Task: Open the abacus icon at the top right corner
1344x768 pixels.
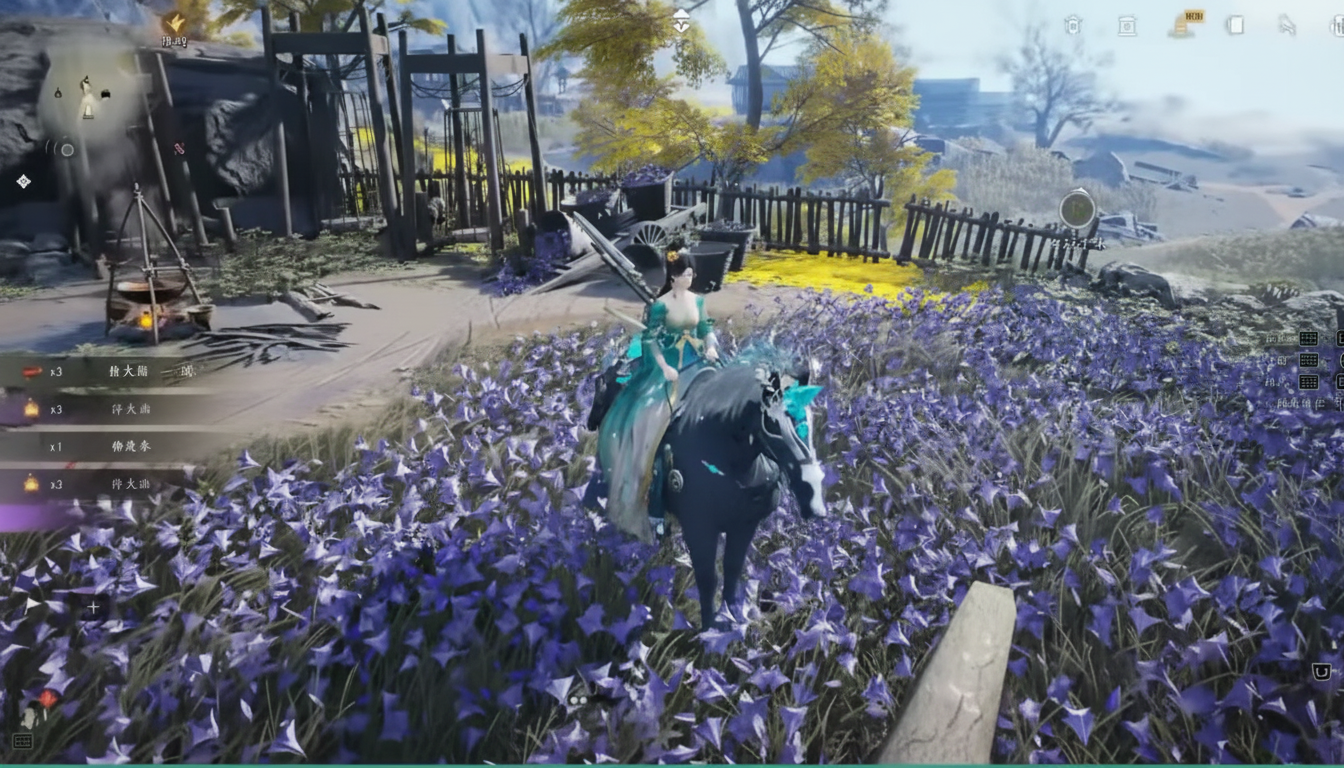Action: point(1337,26)
